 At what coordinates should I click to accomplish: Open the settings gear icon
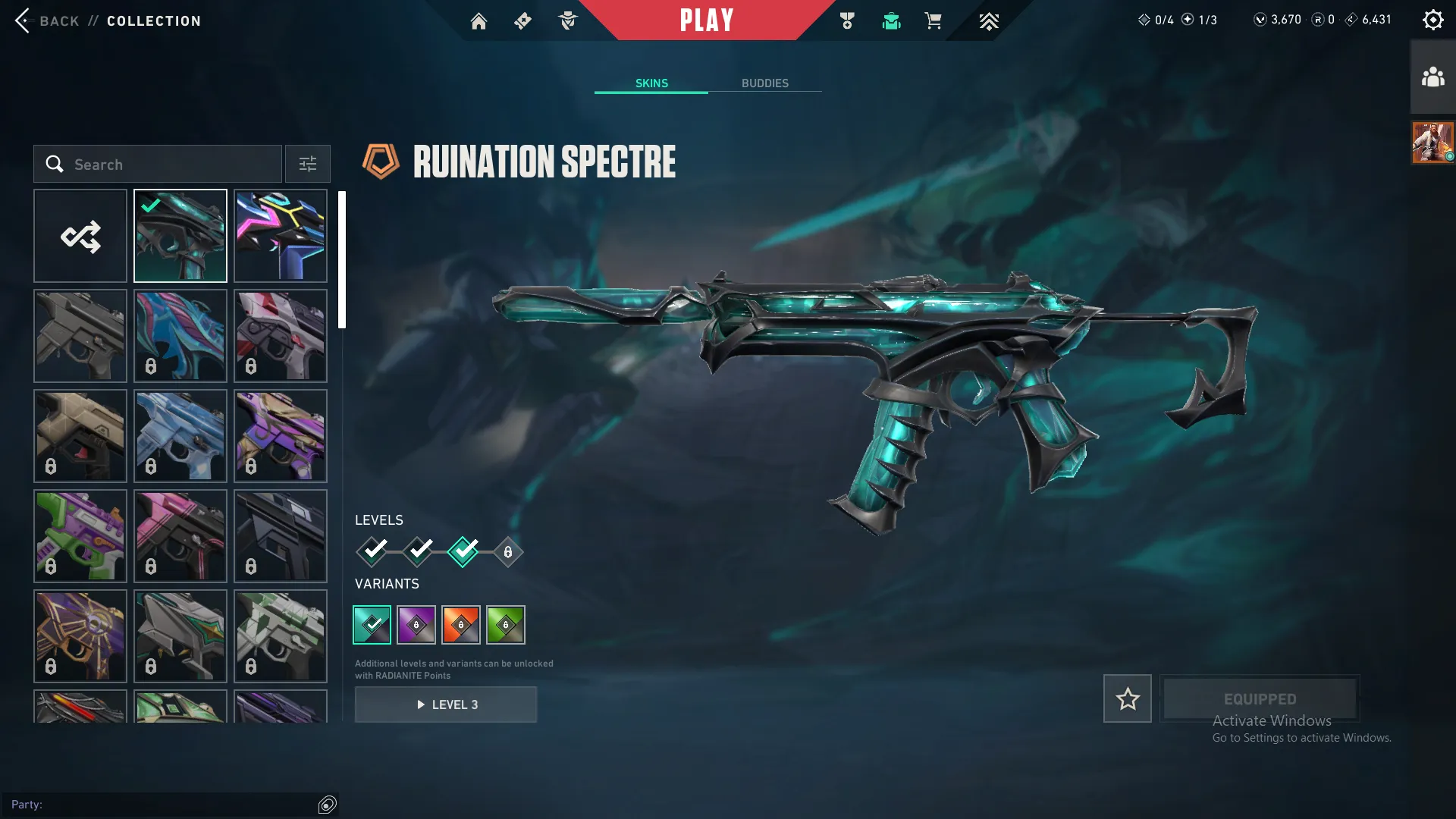click(1433, 19)
